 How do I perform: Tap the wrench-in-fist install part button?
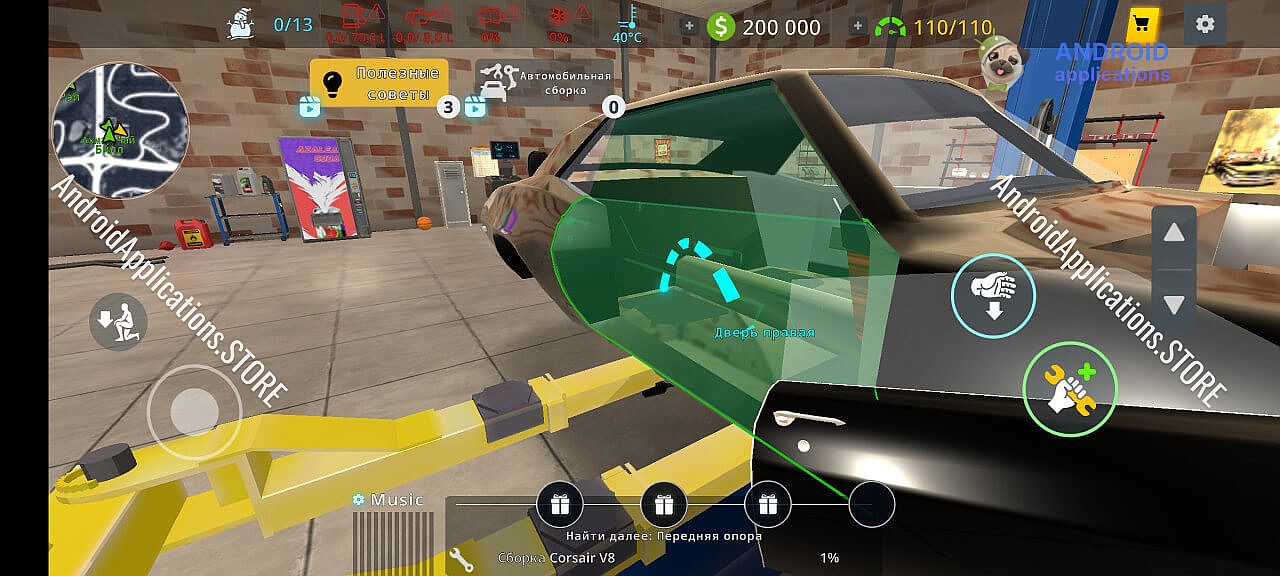[x=1070, y=388]
